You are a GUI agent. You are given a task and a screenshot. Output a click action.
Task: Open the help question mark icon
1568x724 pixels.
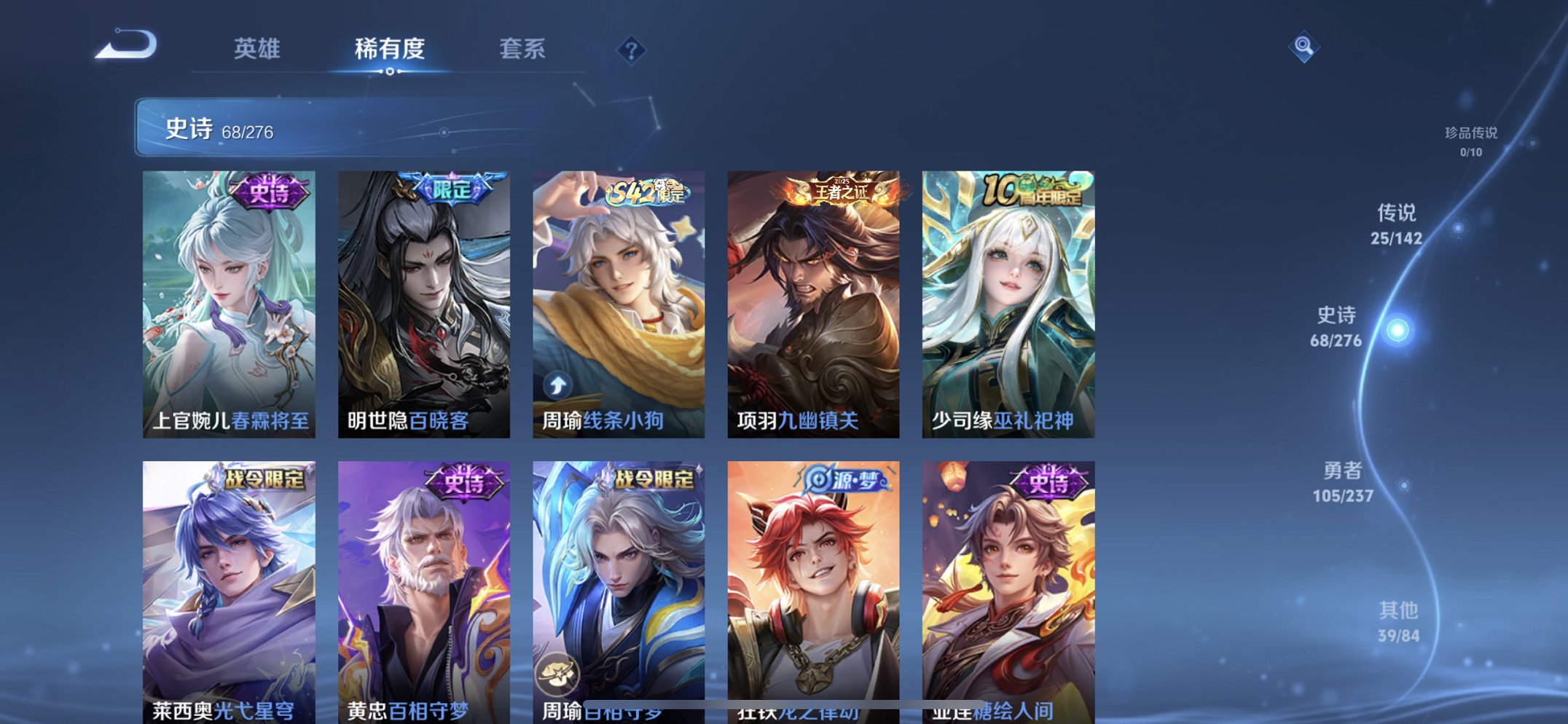tap(633, 49)
